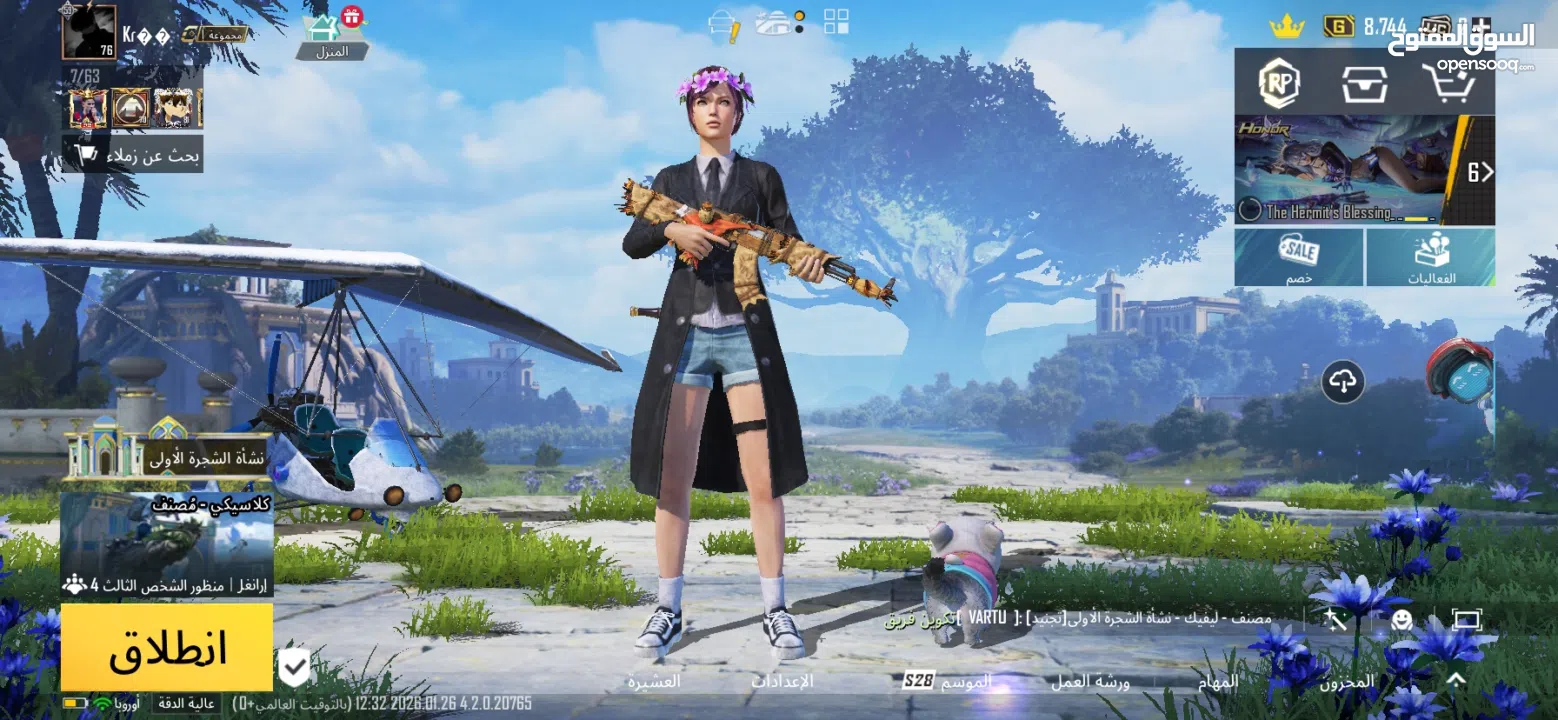Screen dimensions: 1558x720
Task: Expand the bottom menu up arrow
Action: [x=1456, y=680]
